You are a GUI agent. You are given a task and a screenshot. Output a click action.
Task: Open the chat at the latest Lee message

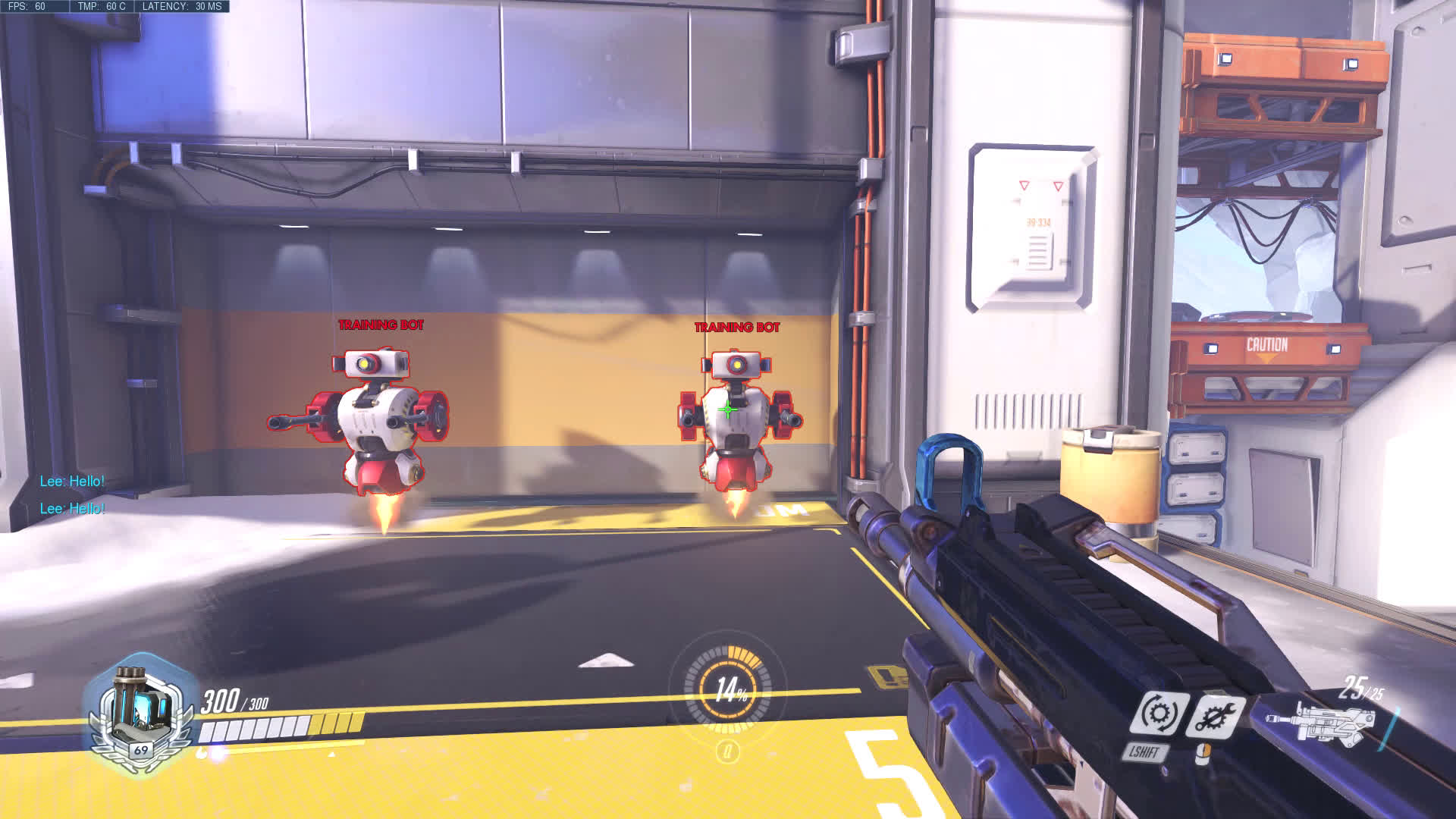coord(72,509)
